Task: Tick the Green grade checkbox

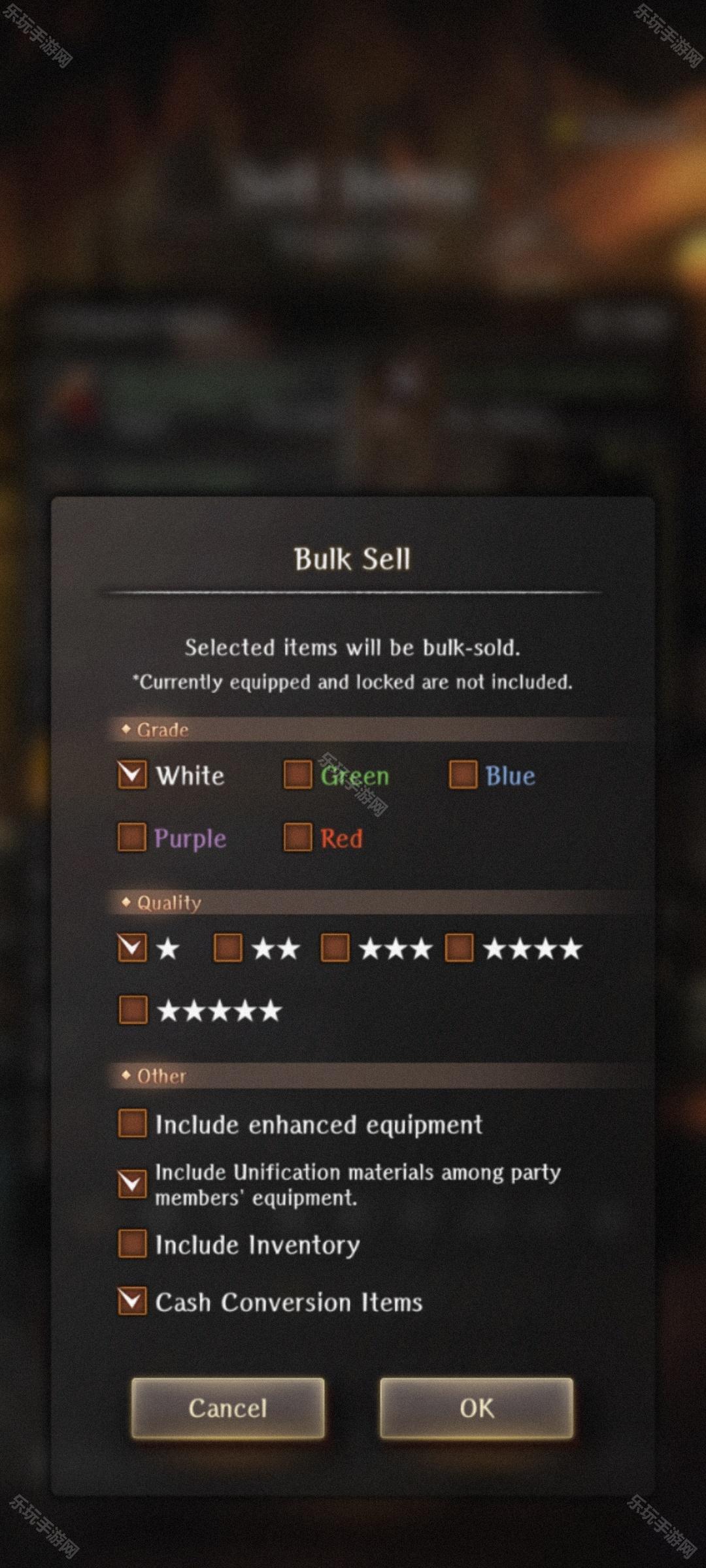Action: coord(297,775)
